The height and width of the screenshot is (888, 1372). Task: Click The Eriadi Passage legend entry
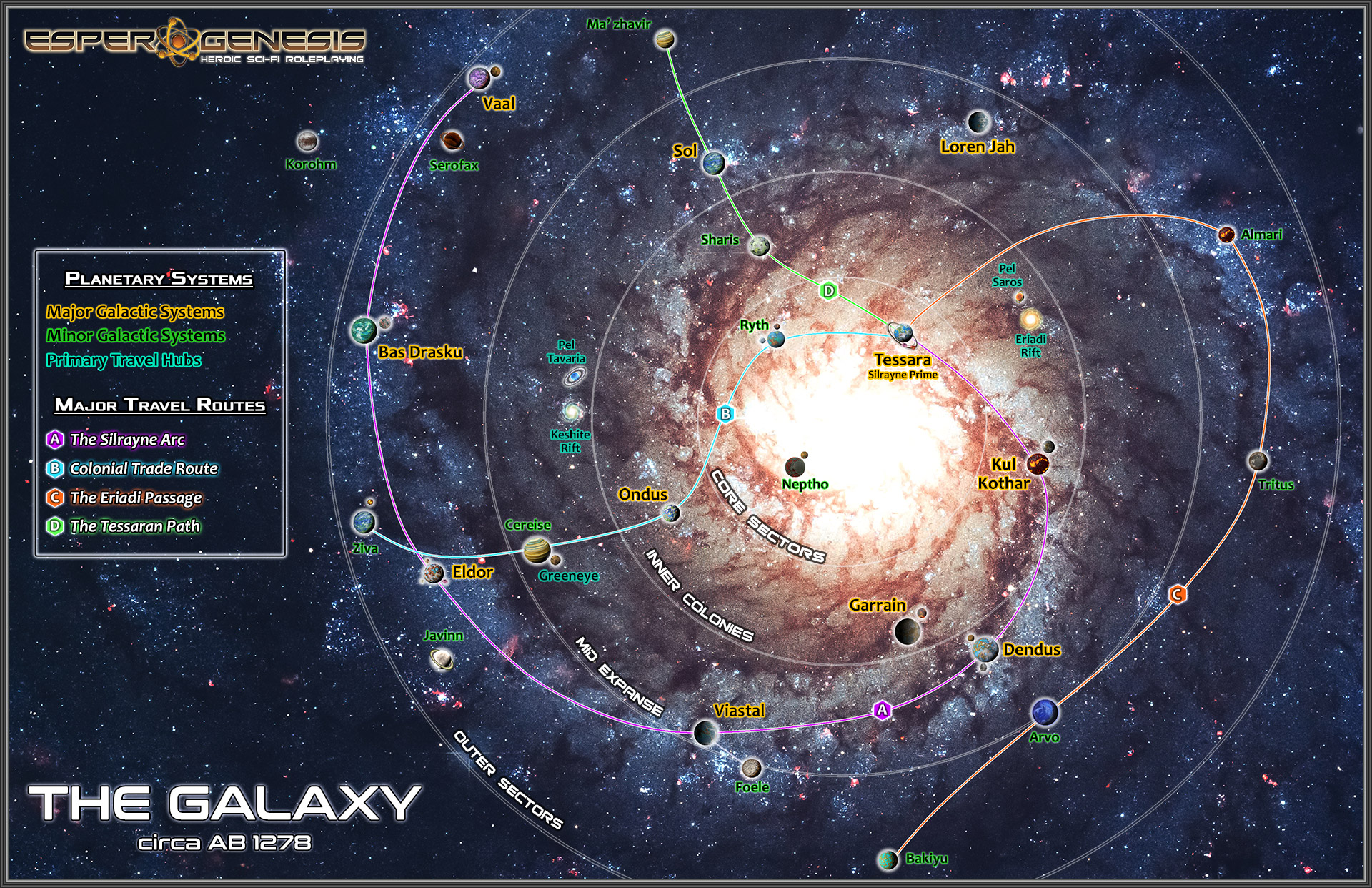pos(136,498)
